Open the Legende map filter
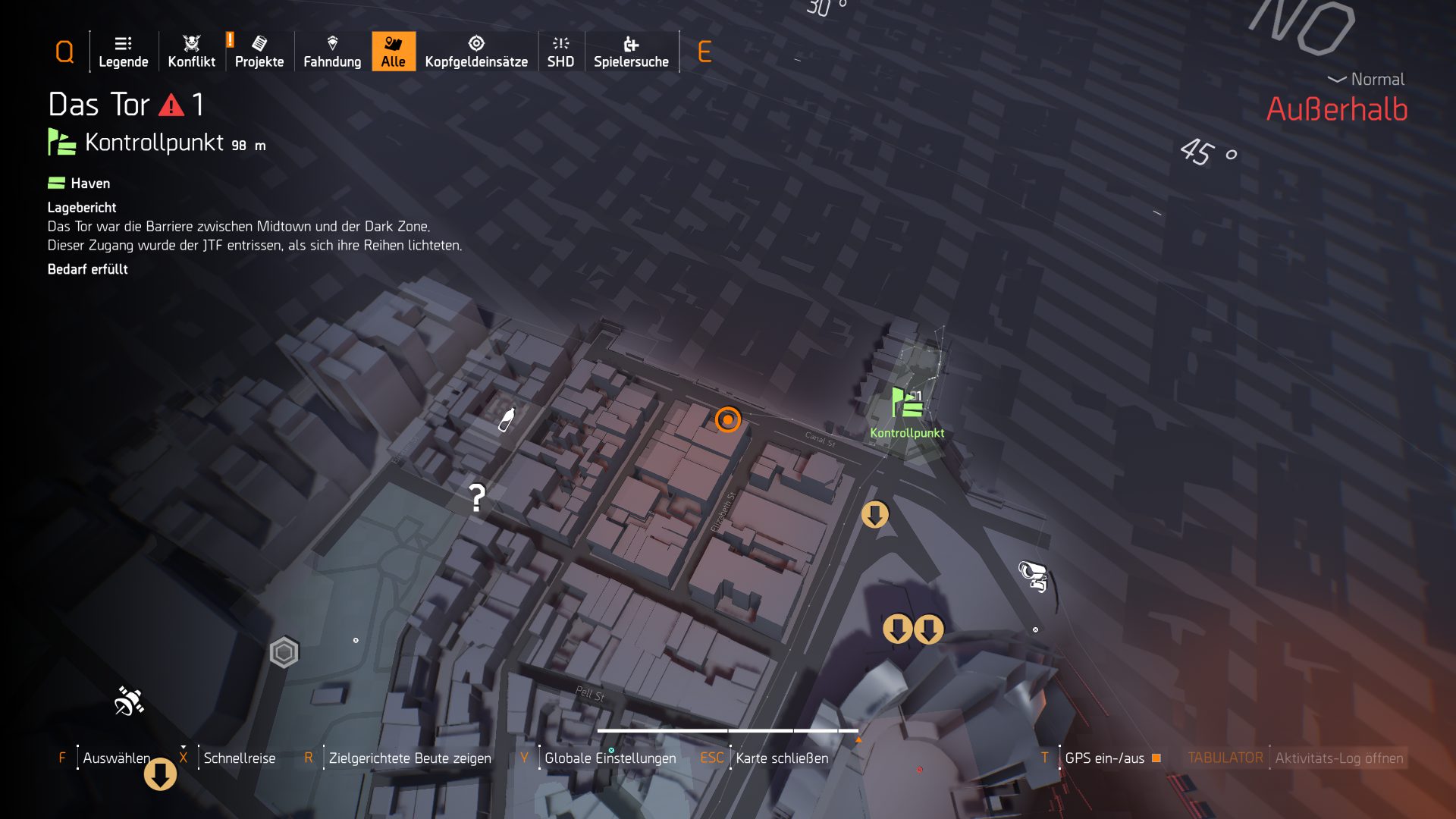The width and height of the screenshot is (1456, 819). [x=123, y=52]
